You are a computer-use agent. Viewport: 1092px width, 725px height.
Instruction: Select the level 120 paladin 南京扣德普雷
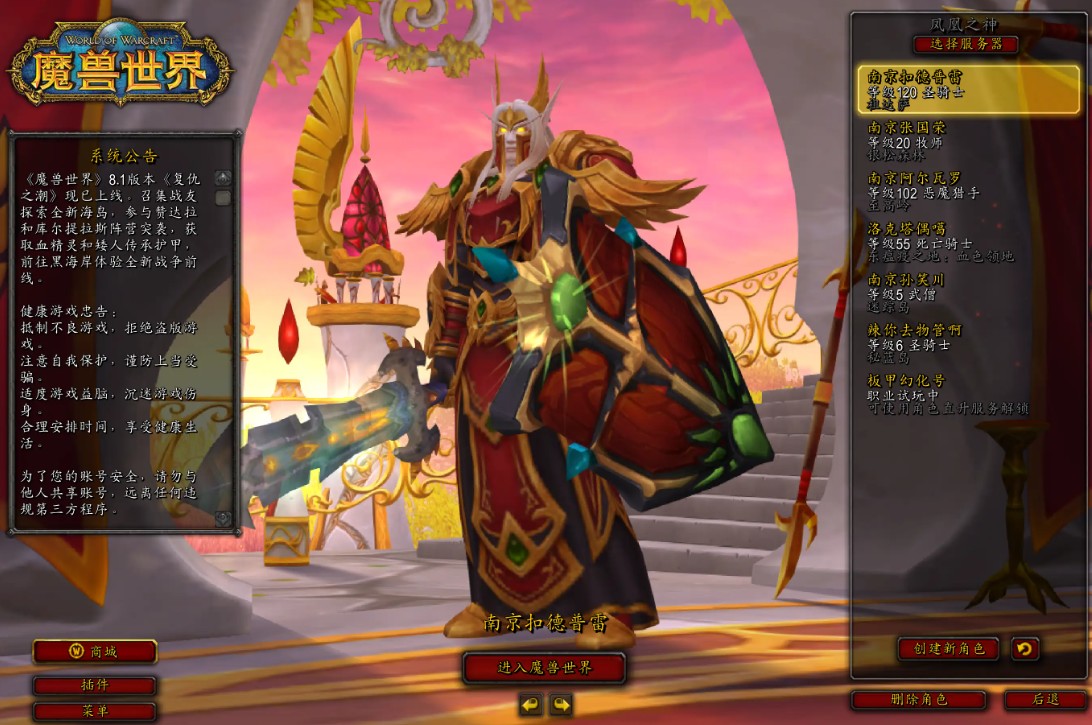pyautogui.click(x=968, y=90)
